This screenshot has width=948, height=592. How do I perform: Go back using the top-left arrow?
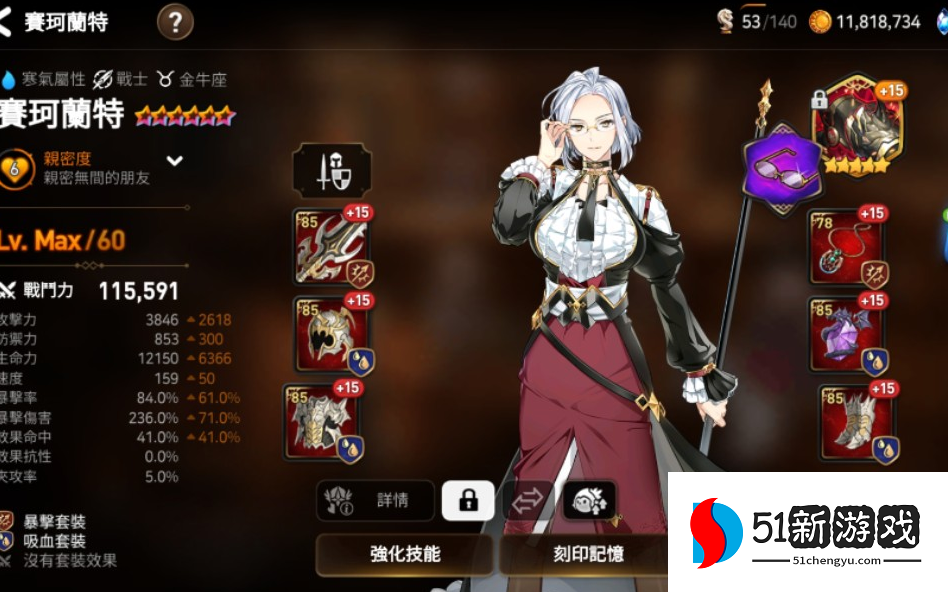click(x=8, y=22)
